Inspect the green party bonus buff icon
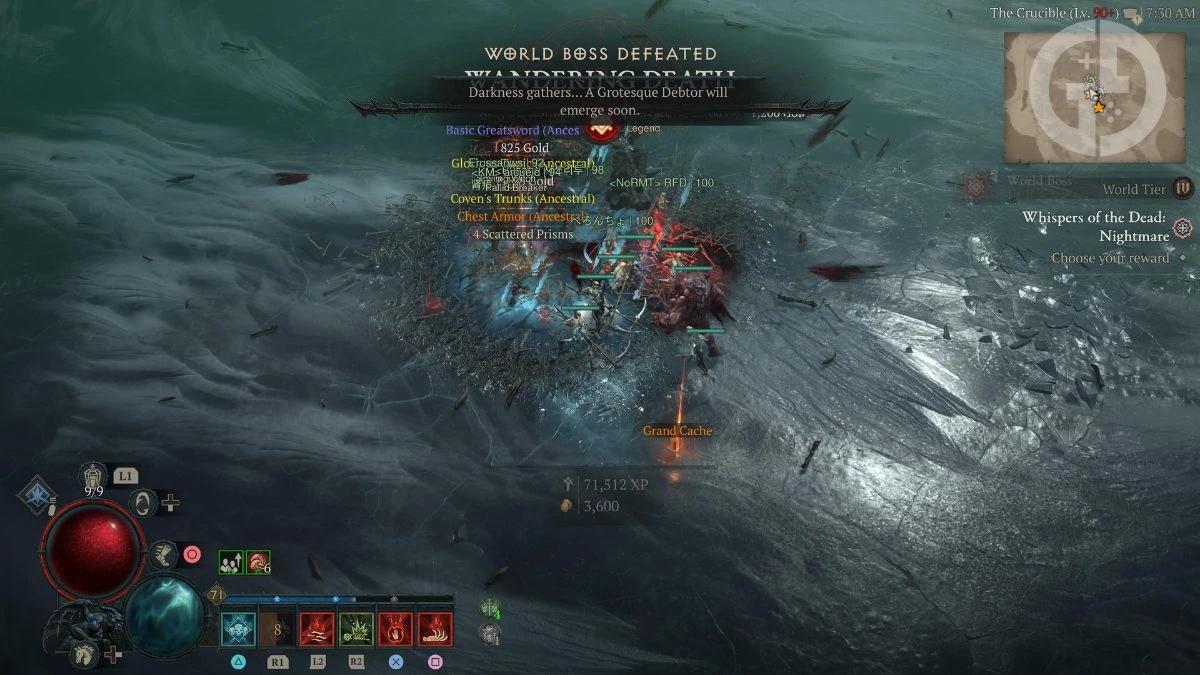This screenshot has width=1200, height=675. click(x=230, y=563)
